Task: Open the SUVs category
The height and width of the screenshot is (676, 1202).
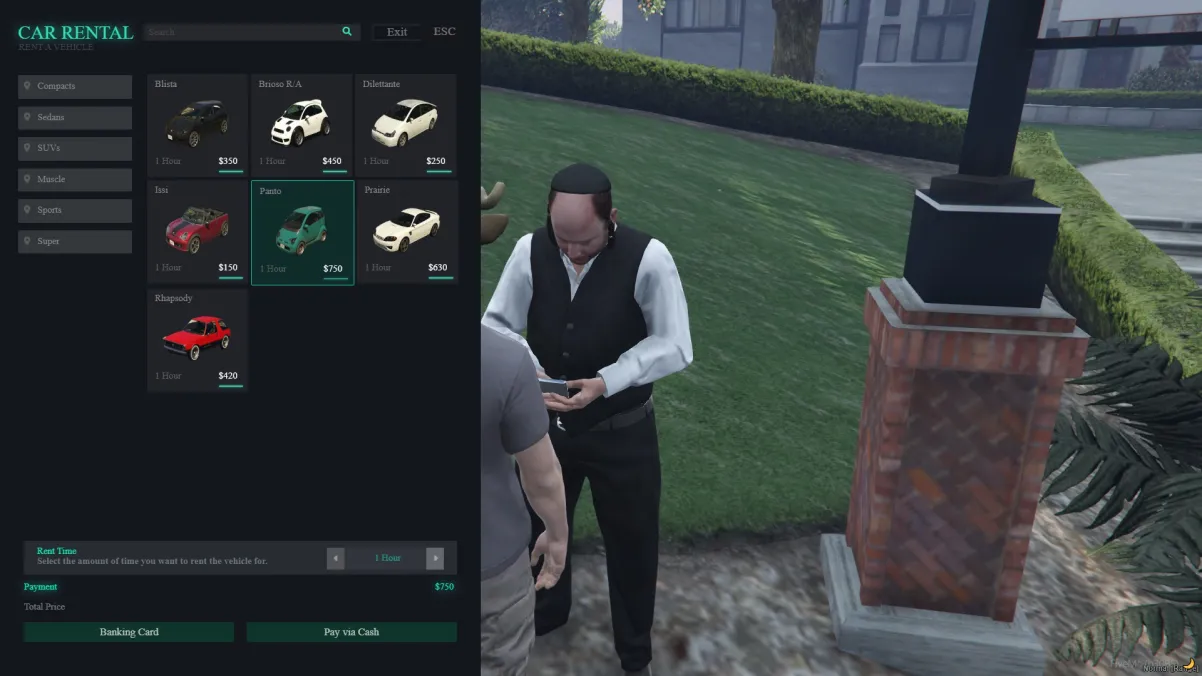Action: point(75,149)
